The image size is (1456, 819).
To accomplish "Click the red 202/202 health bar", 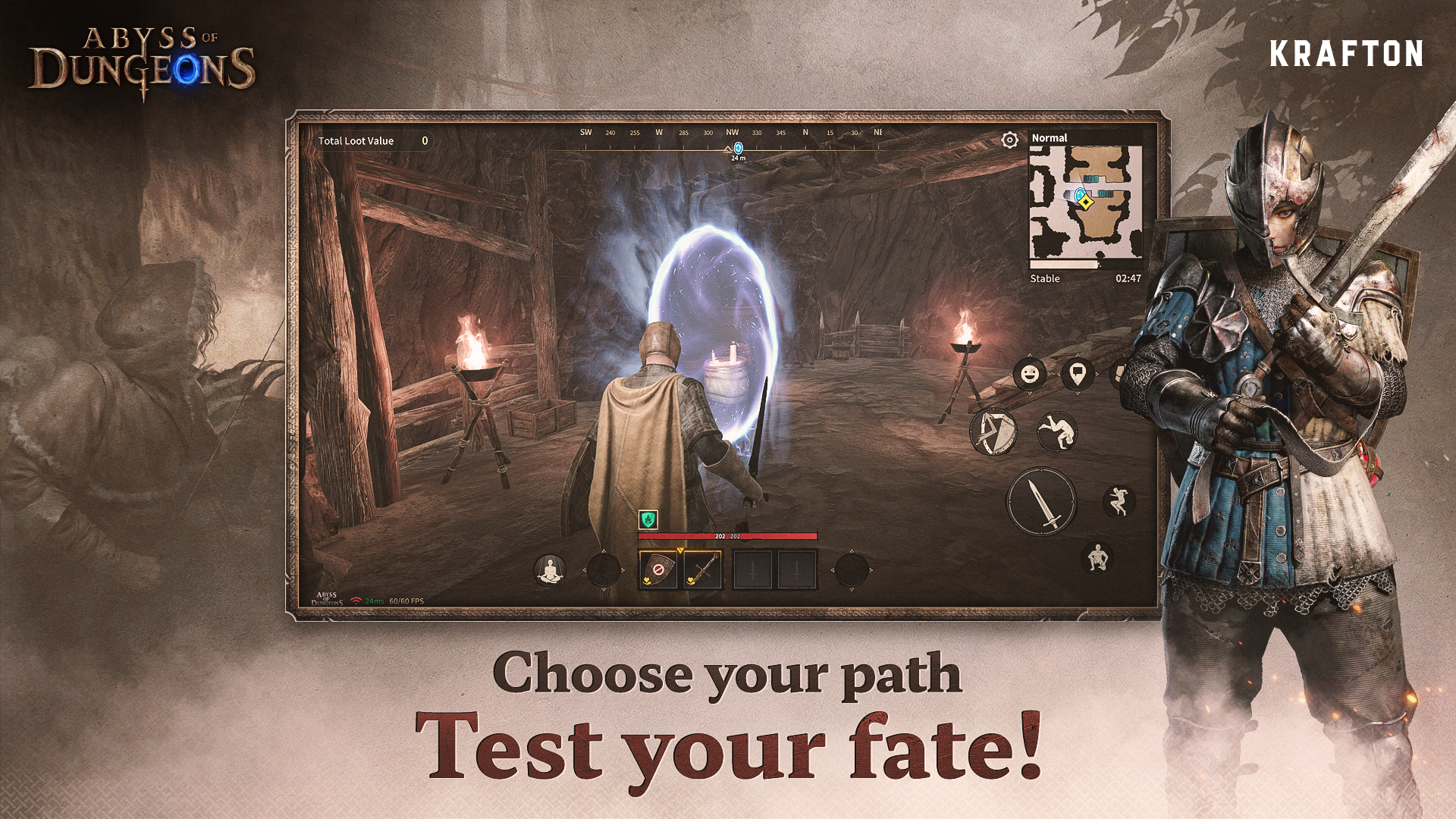I will click(728, 535).
